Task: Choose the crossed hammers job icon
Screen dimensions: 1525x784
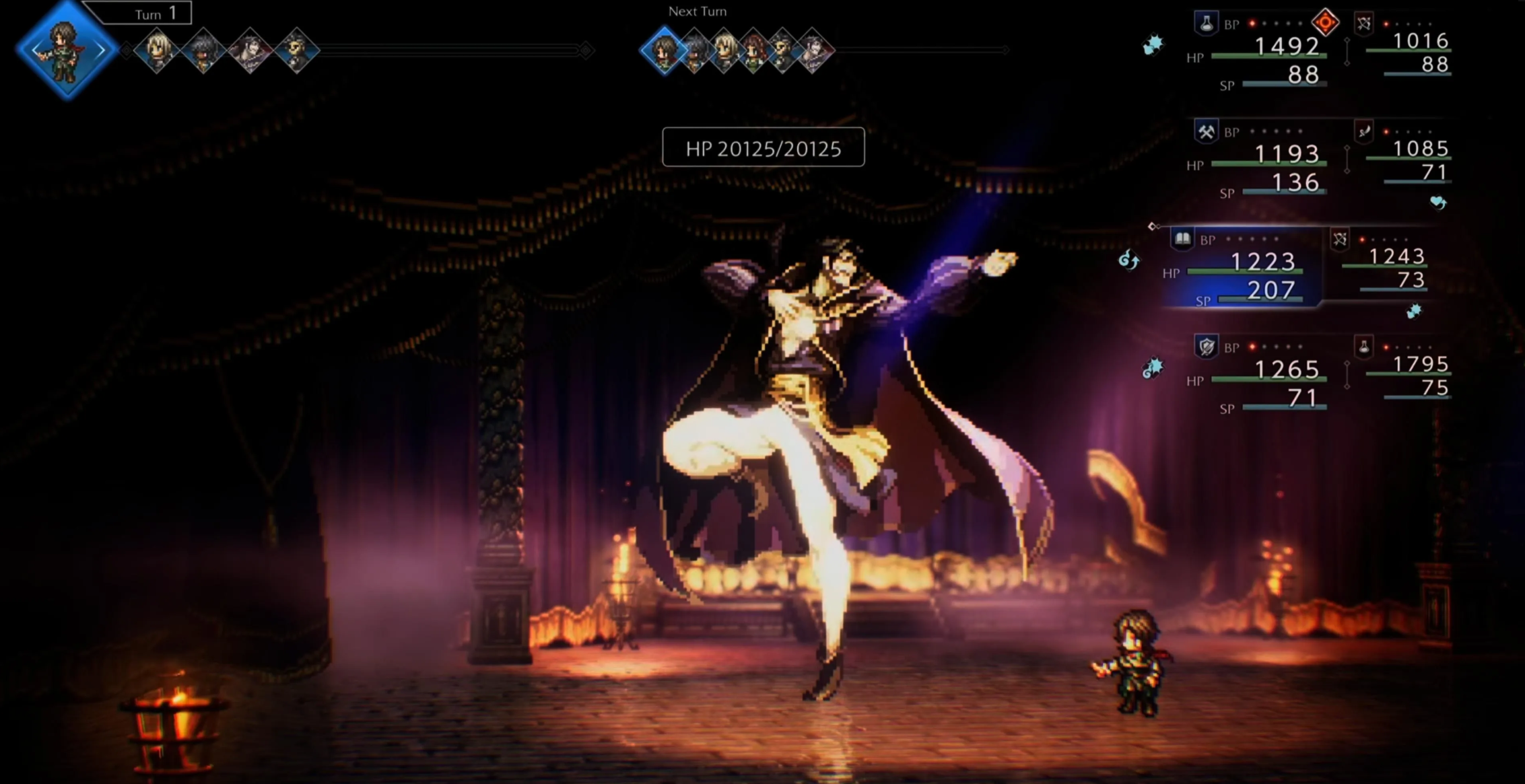Action: 1206,131
